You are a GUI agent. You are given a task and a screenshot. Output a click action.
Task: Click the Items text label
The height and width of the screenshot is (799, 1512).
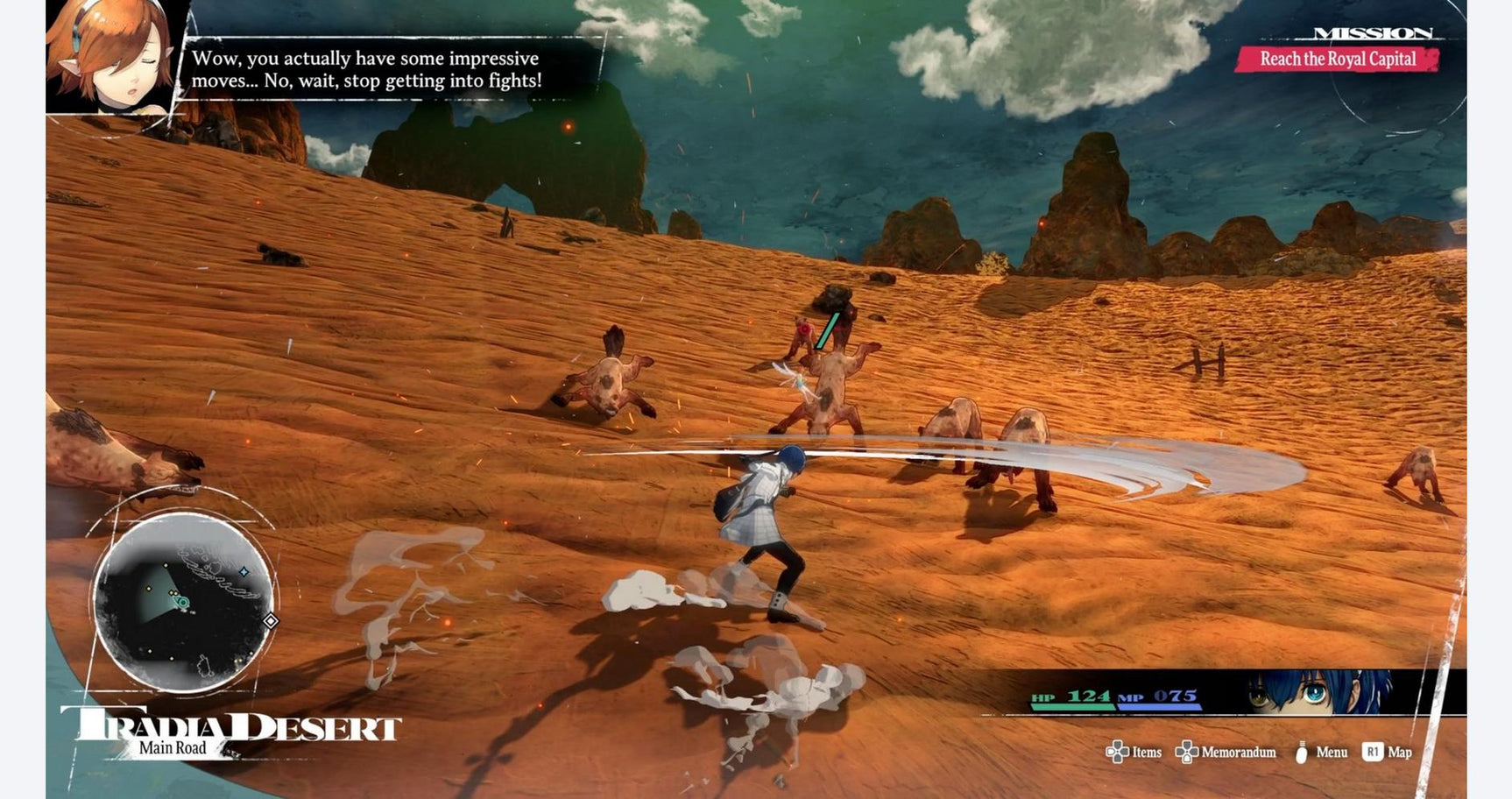(x=1148, y=752)
